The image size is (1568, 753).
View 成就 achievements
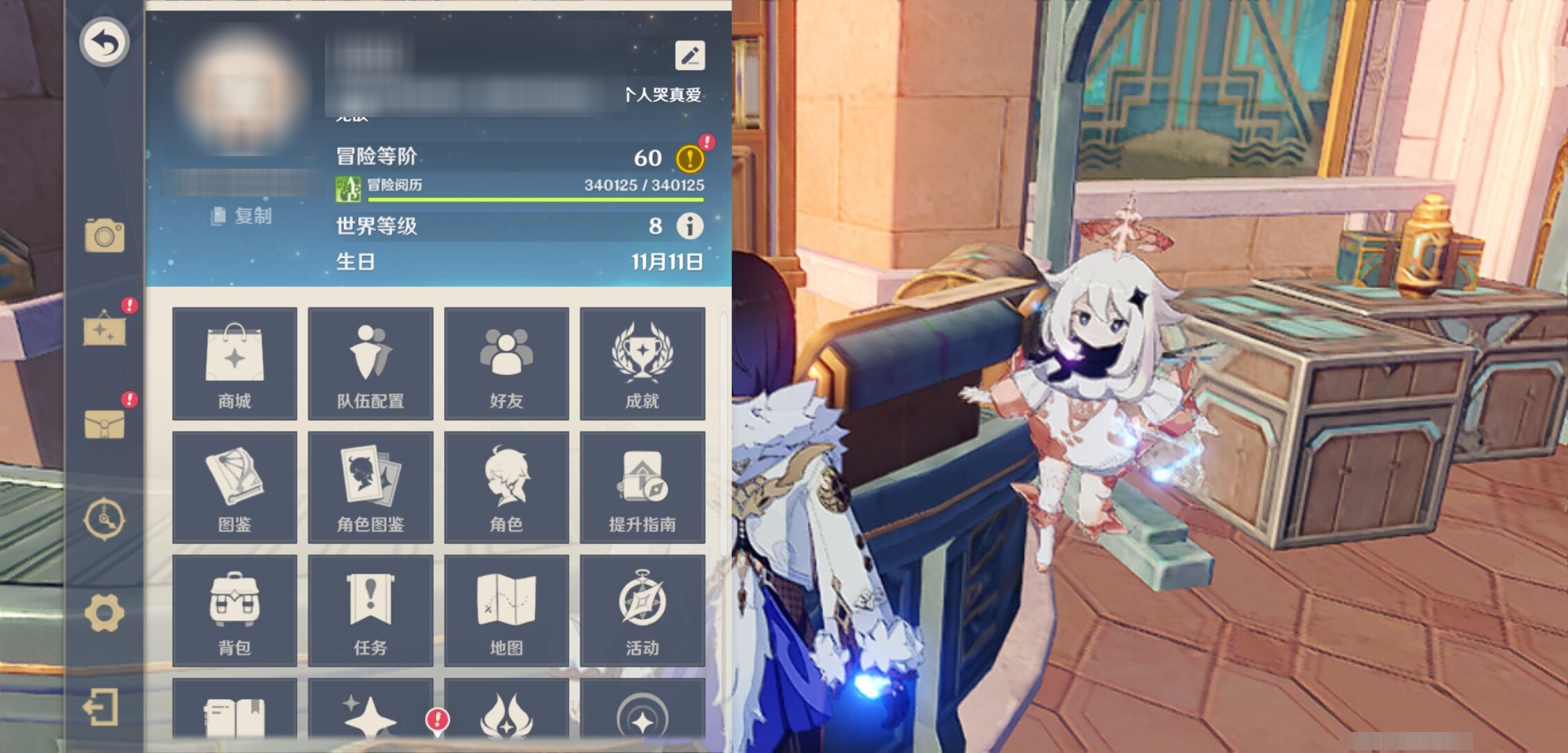pos(642,363)
